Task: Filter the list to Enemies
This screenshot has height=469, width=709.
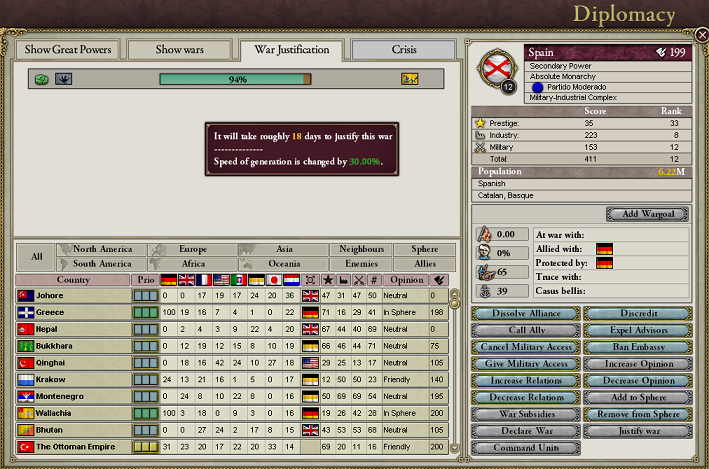Action: click(x=361, y=263)
